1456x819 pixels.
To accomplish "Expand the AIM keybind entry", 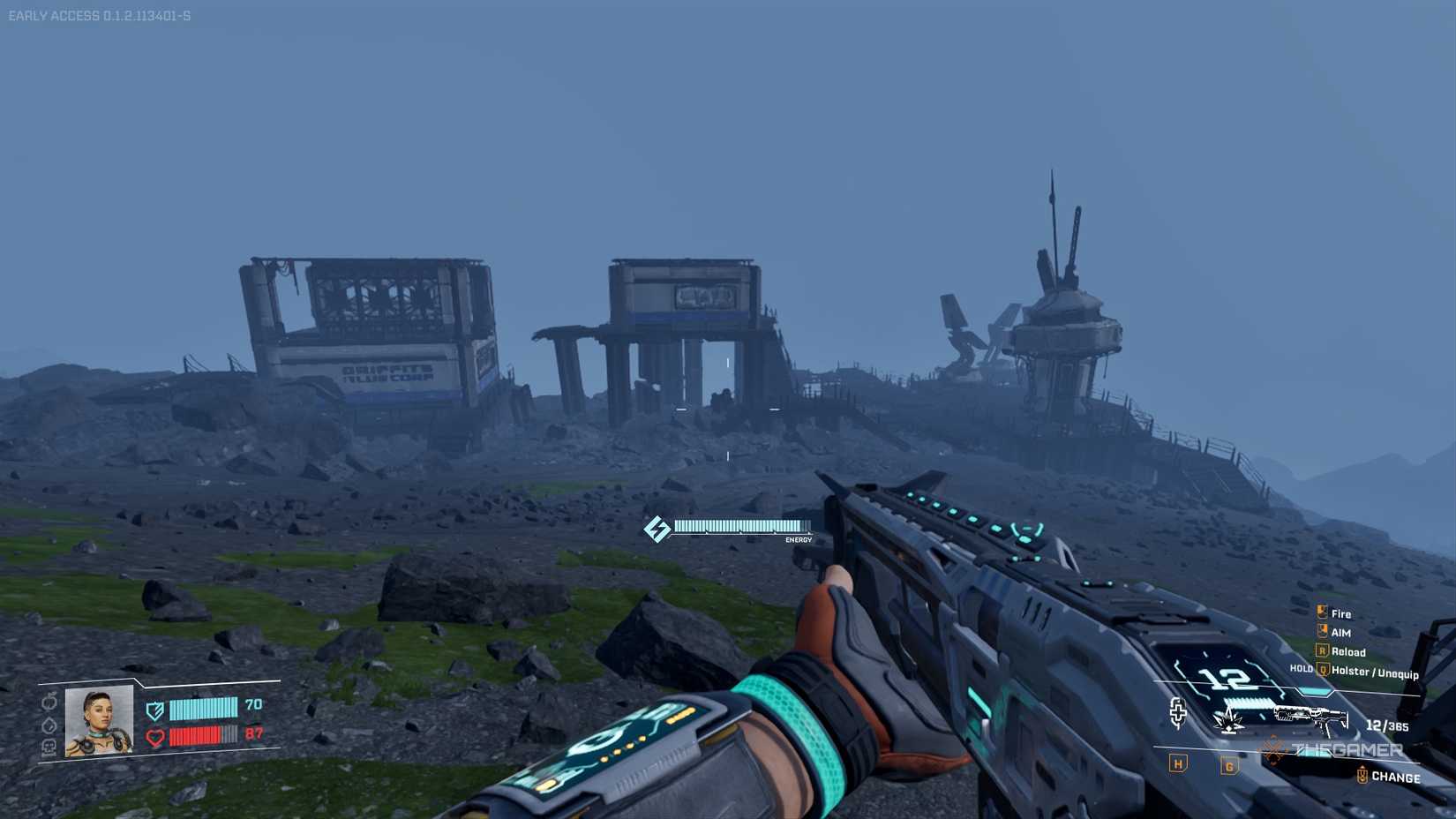I will pyautogui.click(x=1340, y=632).
